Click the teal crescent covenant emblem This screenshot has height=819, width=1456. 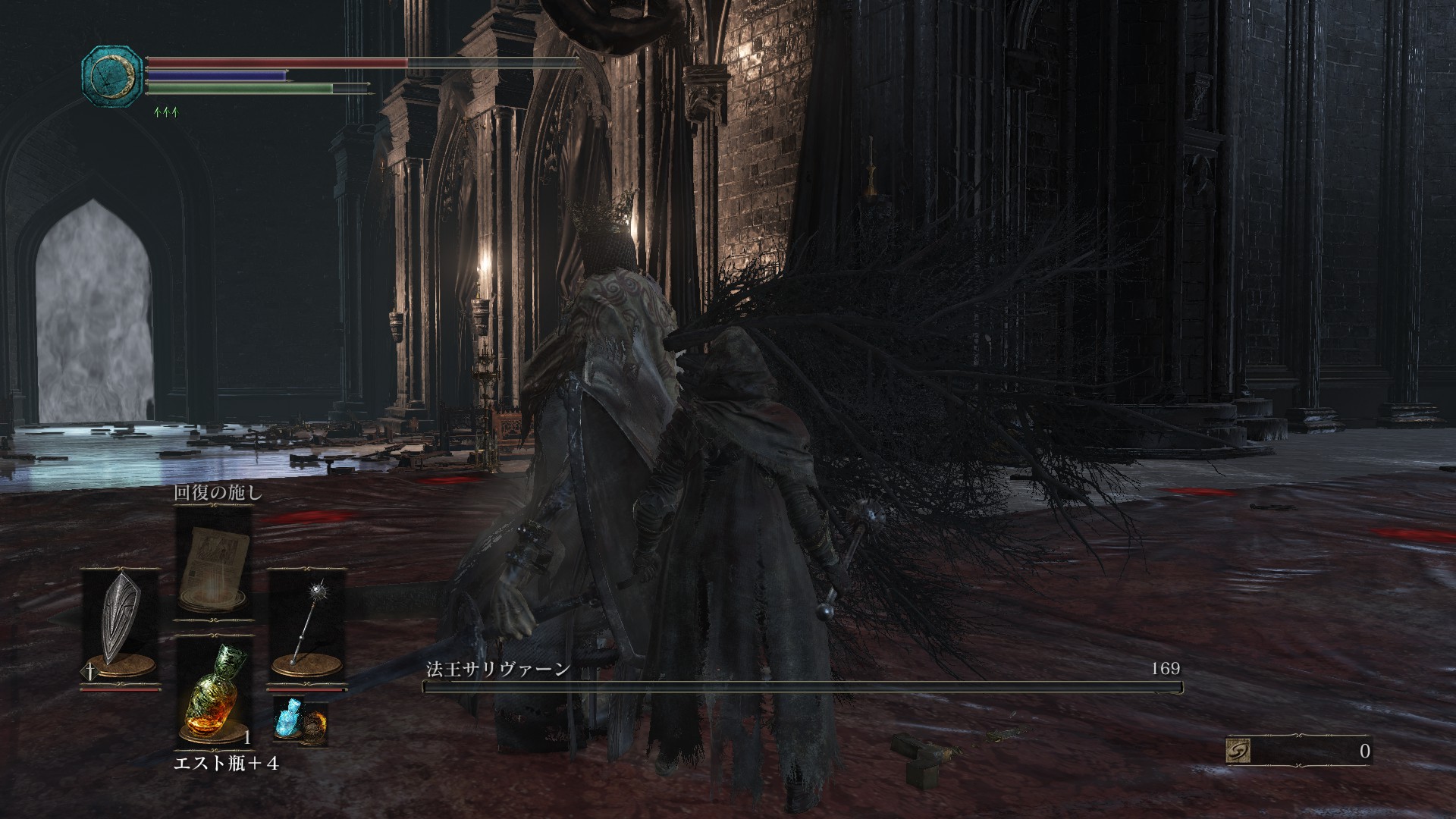pos(112,75)
